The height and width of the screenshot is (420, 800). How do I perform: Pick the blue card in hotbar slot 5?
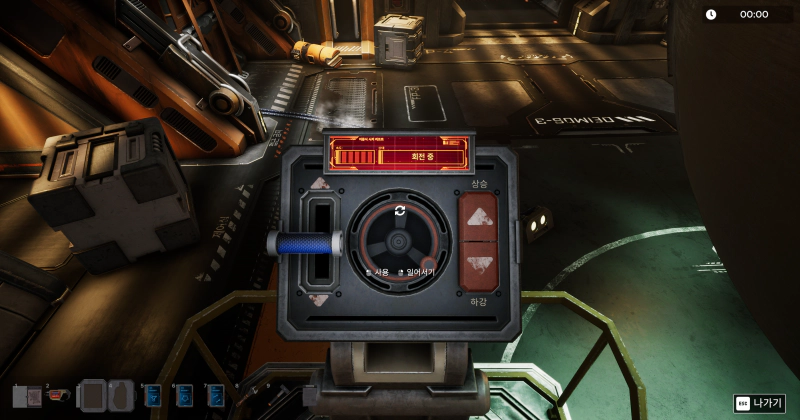(153, 396)
